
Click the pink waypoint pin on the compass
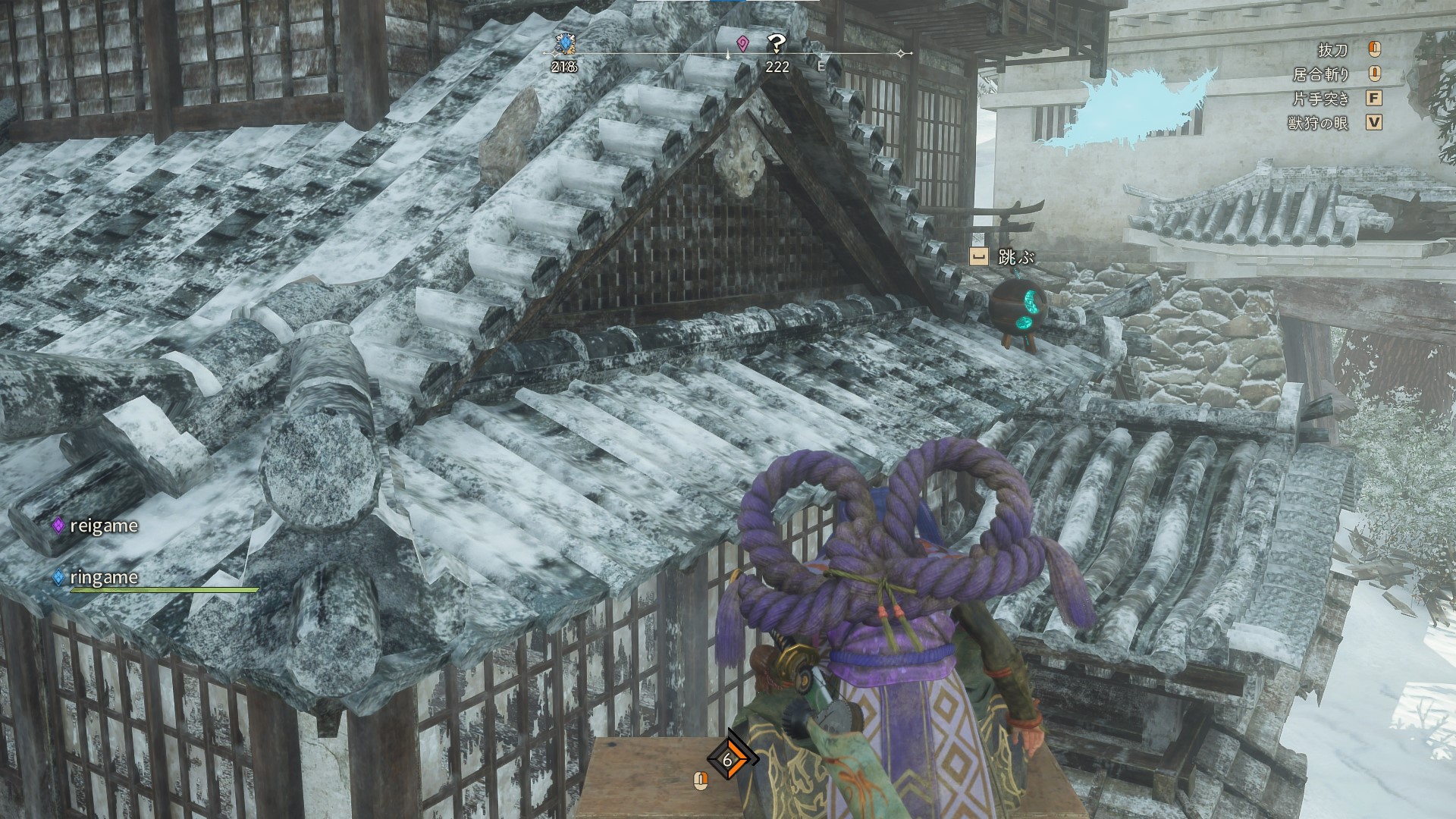tap(742, 43)
